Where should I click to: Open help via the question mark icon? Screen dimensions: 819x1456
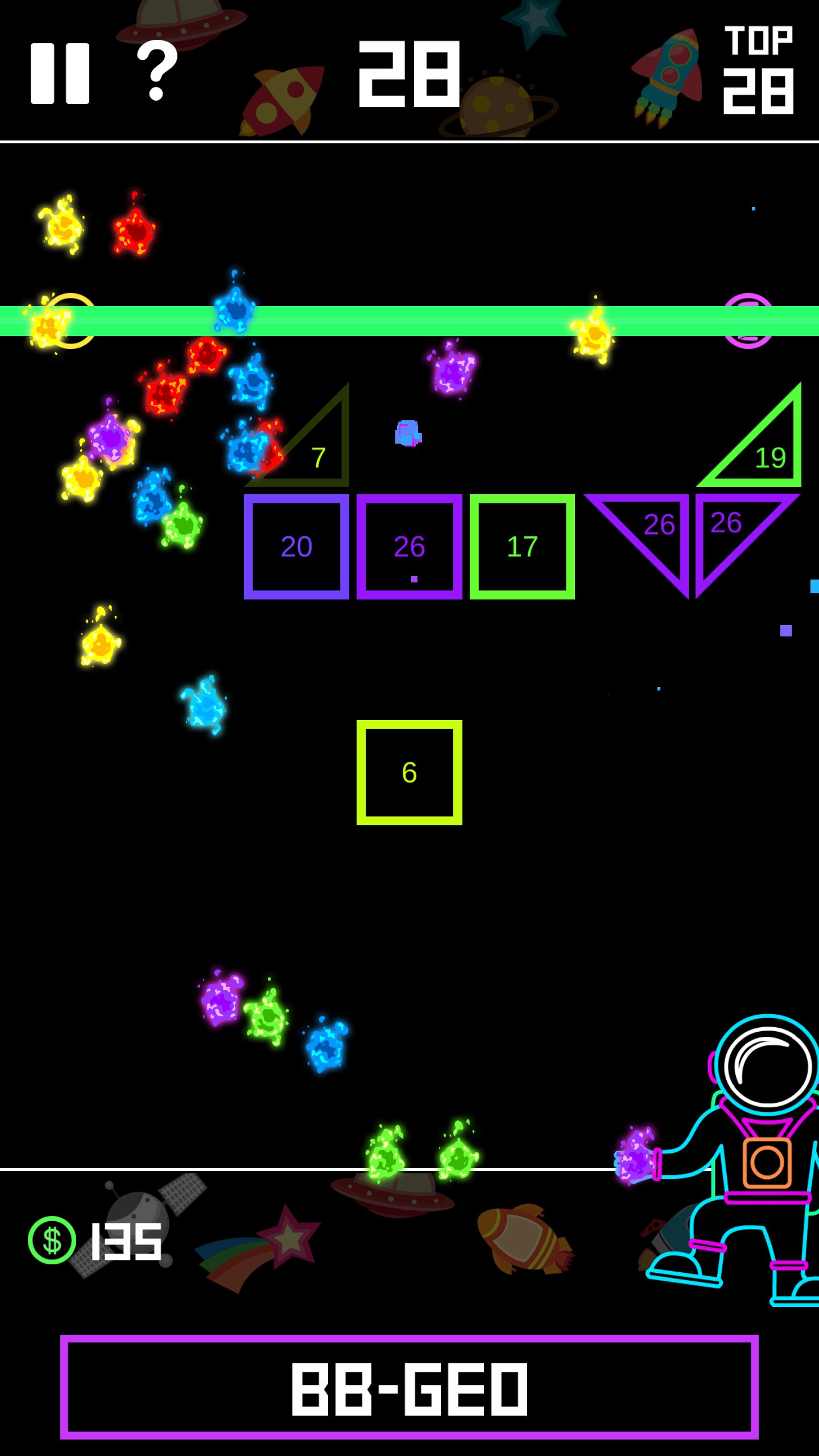(x=155, y=71)
